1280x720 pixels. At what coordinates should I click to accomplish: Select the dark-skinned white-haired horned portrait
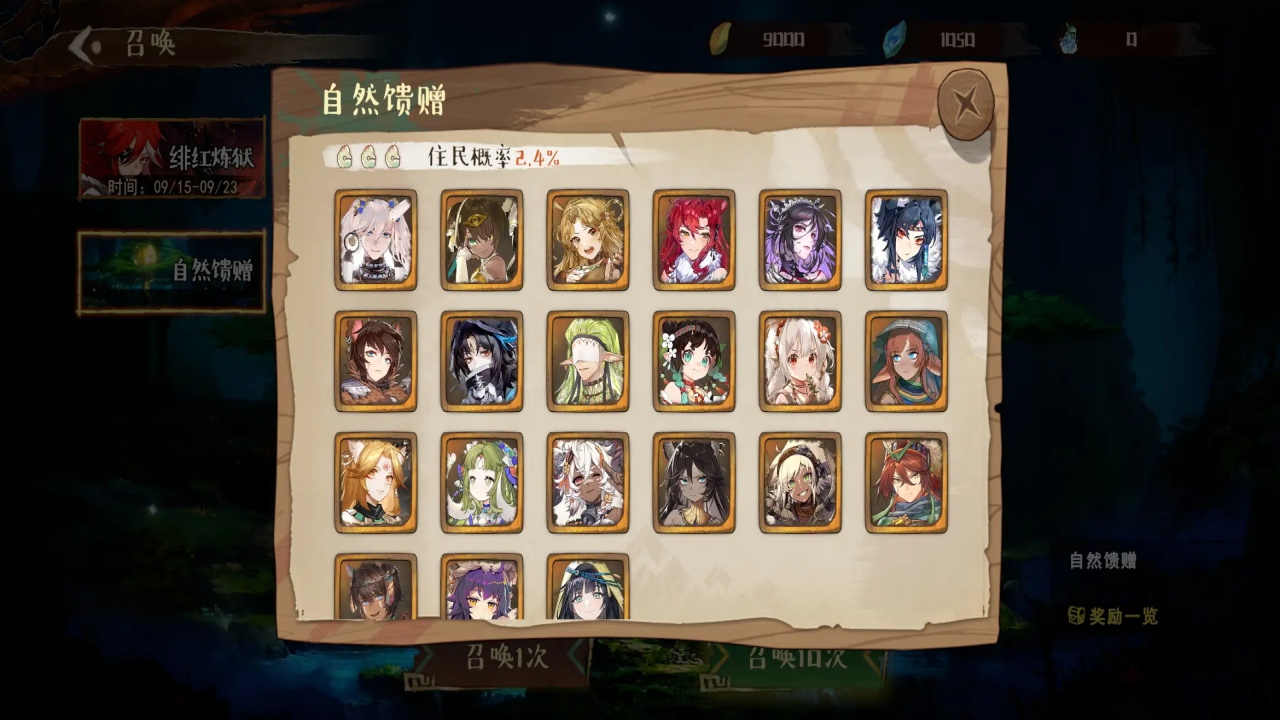588,482
